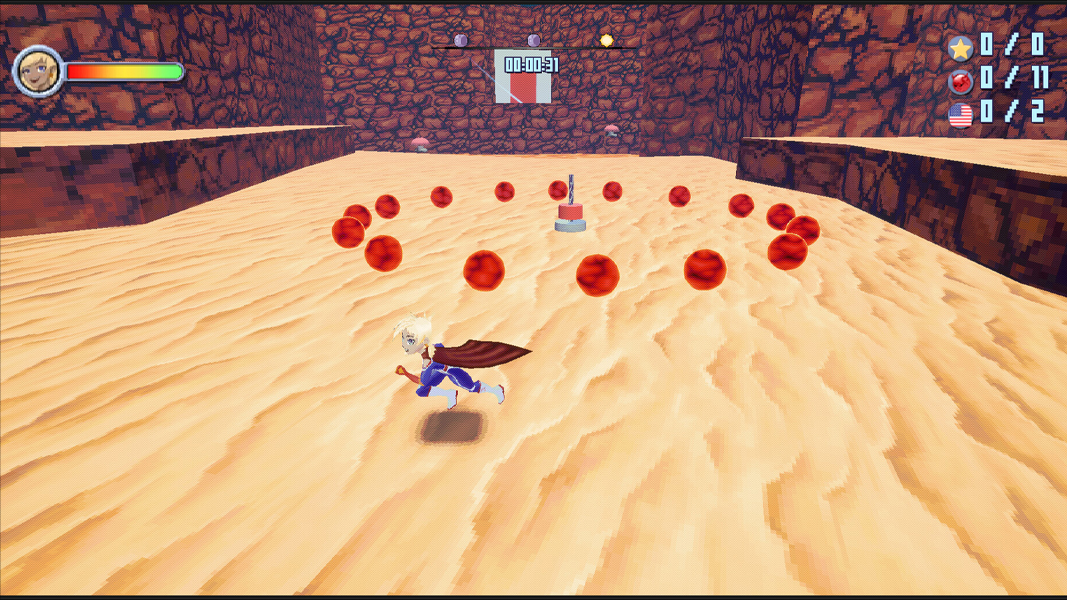
Task: Click the blonde hero portrait icon
Action: click(x=38, y=72)
